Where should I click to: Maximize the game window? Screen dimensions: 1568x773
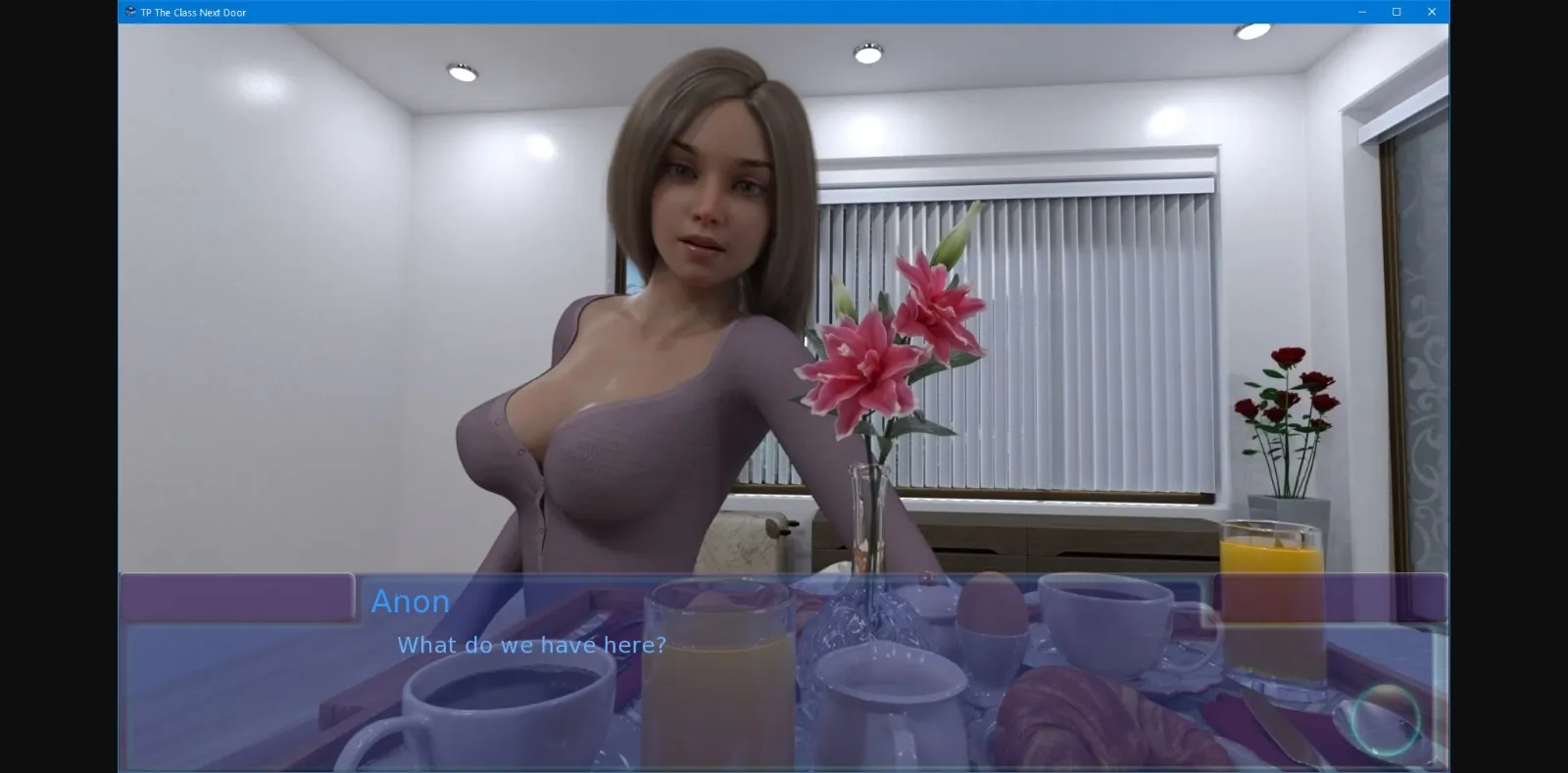pos(1396,12)
